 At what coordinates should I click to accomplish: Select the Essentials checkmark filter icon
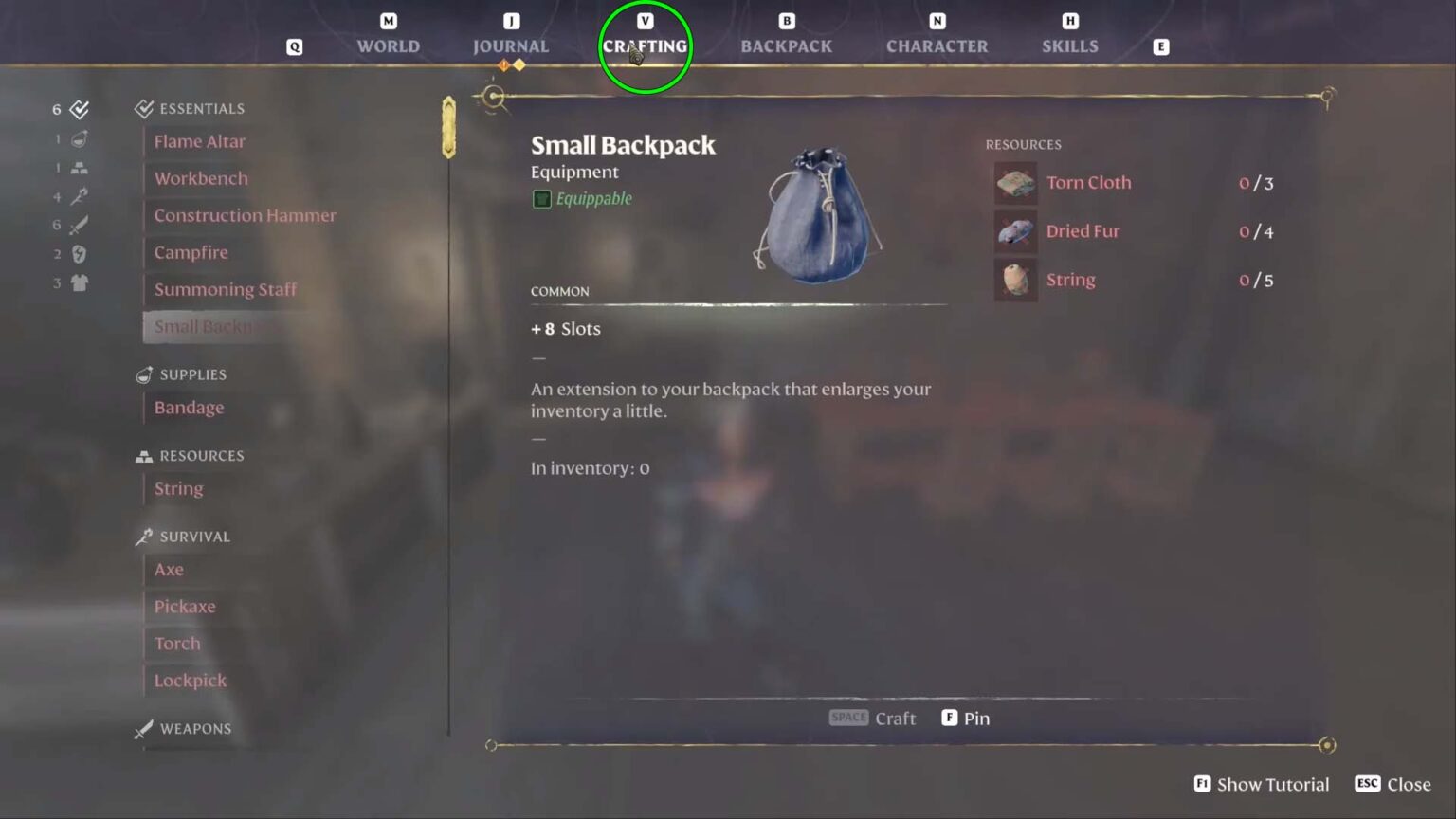click(81, 108)
